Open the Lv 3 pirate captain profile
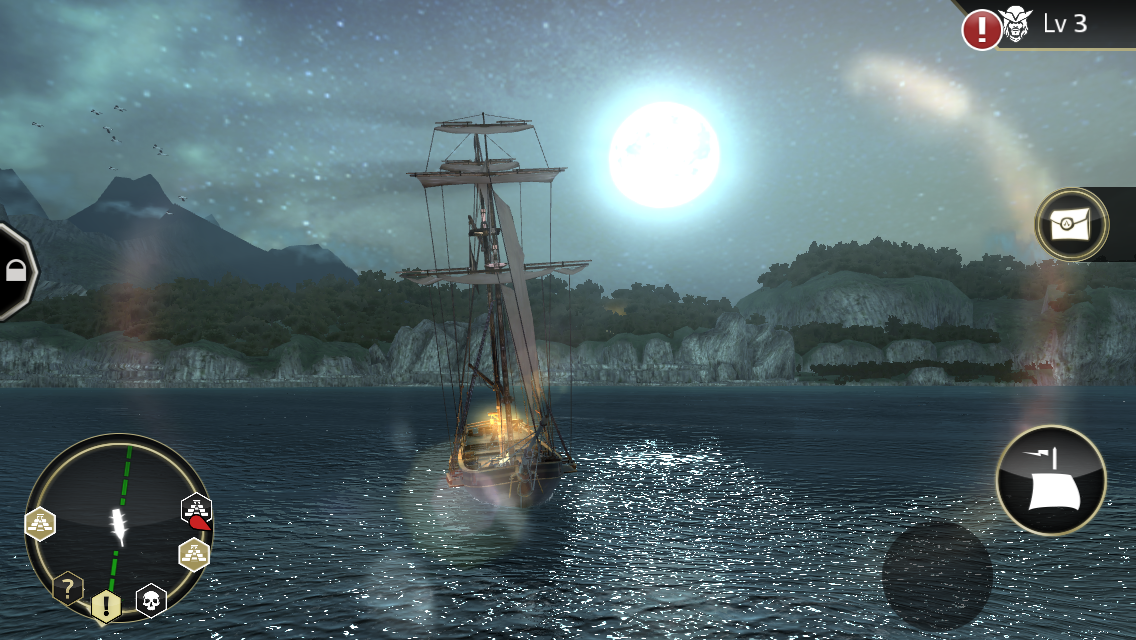1136x640 pixels. 1050,24
